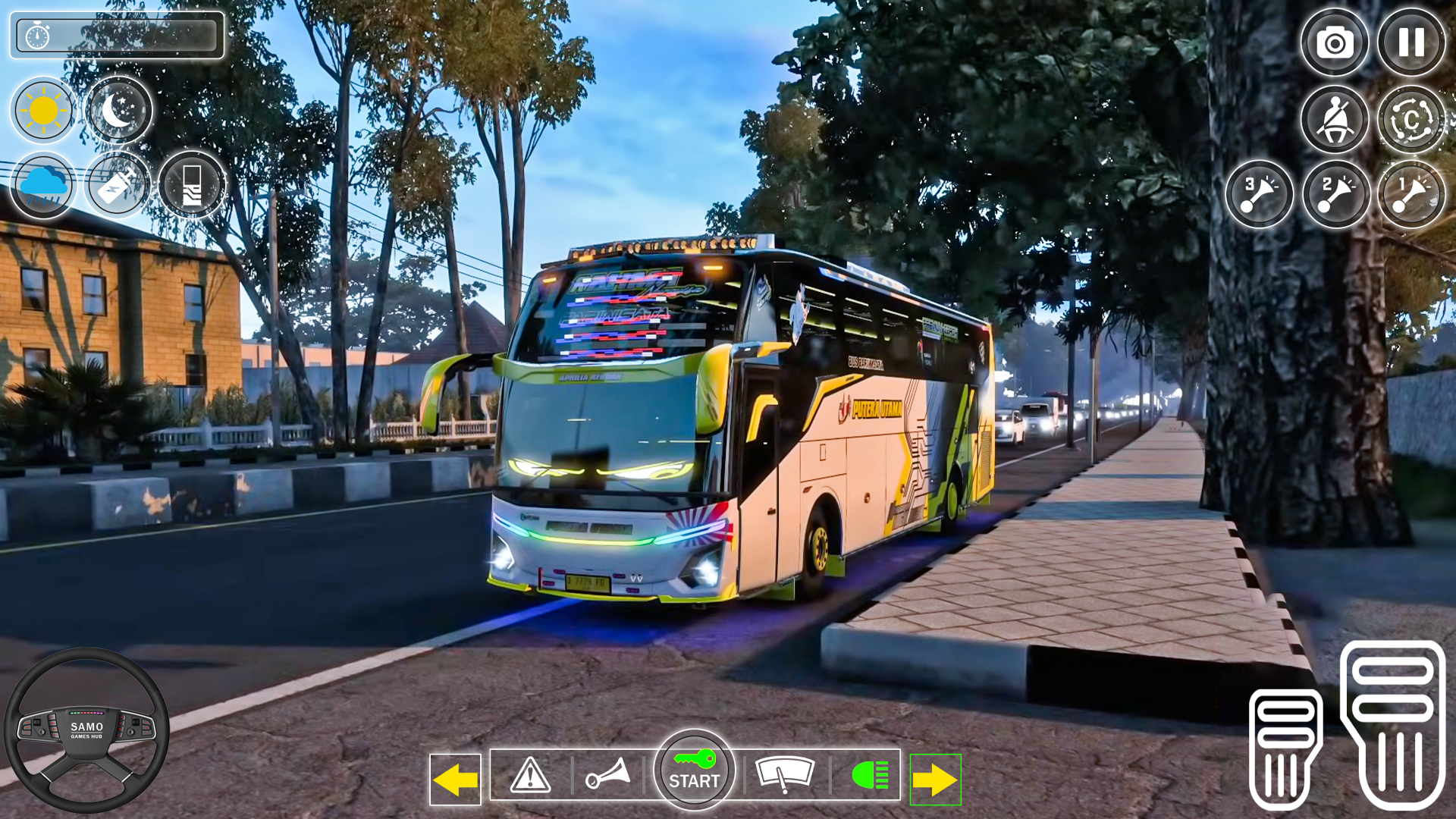Sound the bus horn

tap(611, 774)
